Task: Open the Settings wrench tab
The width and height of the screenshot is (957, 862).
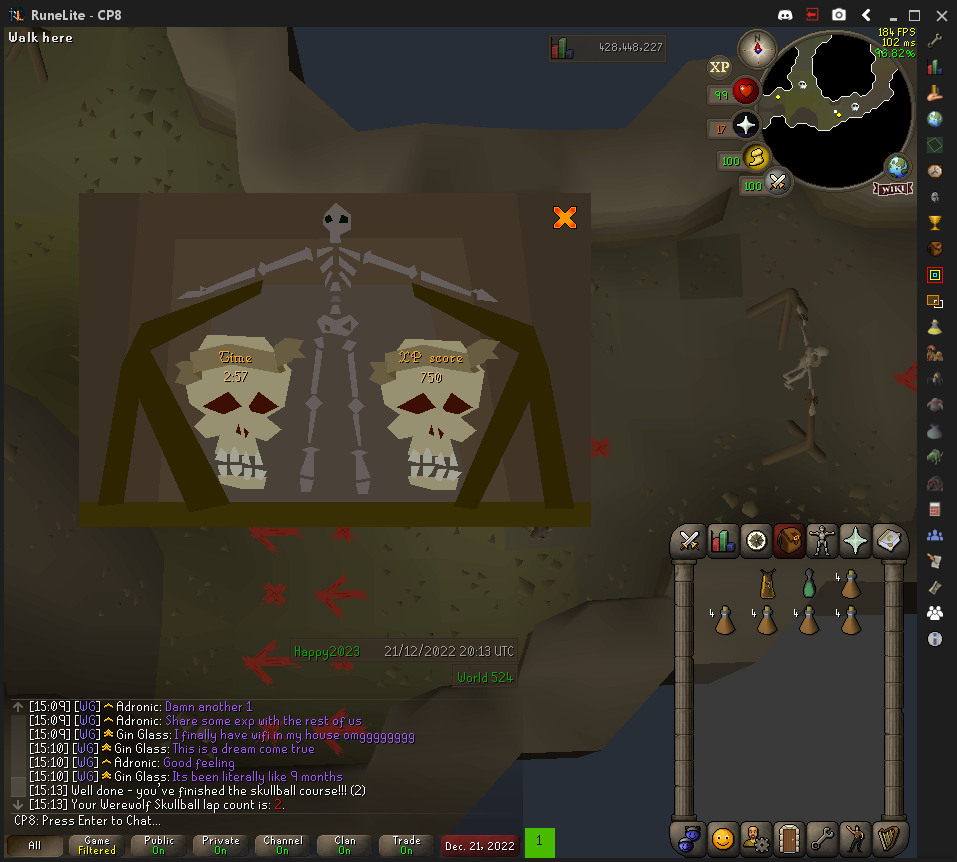Action: [823, 837]
